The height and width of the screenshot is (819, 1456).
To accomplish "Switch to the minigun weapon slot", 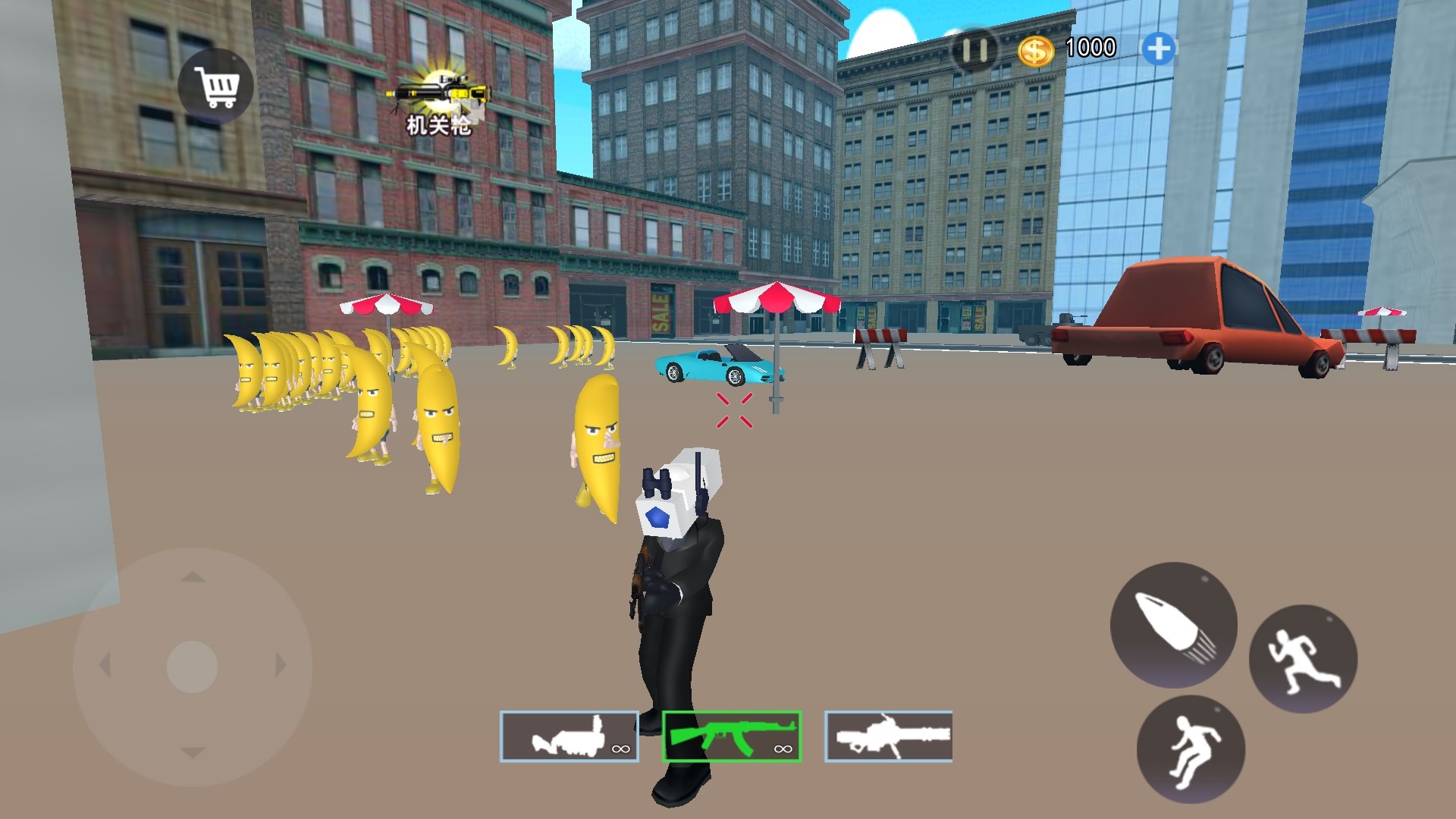I will [x=888, y=736].
